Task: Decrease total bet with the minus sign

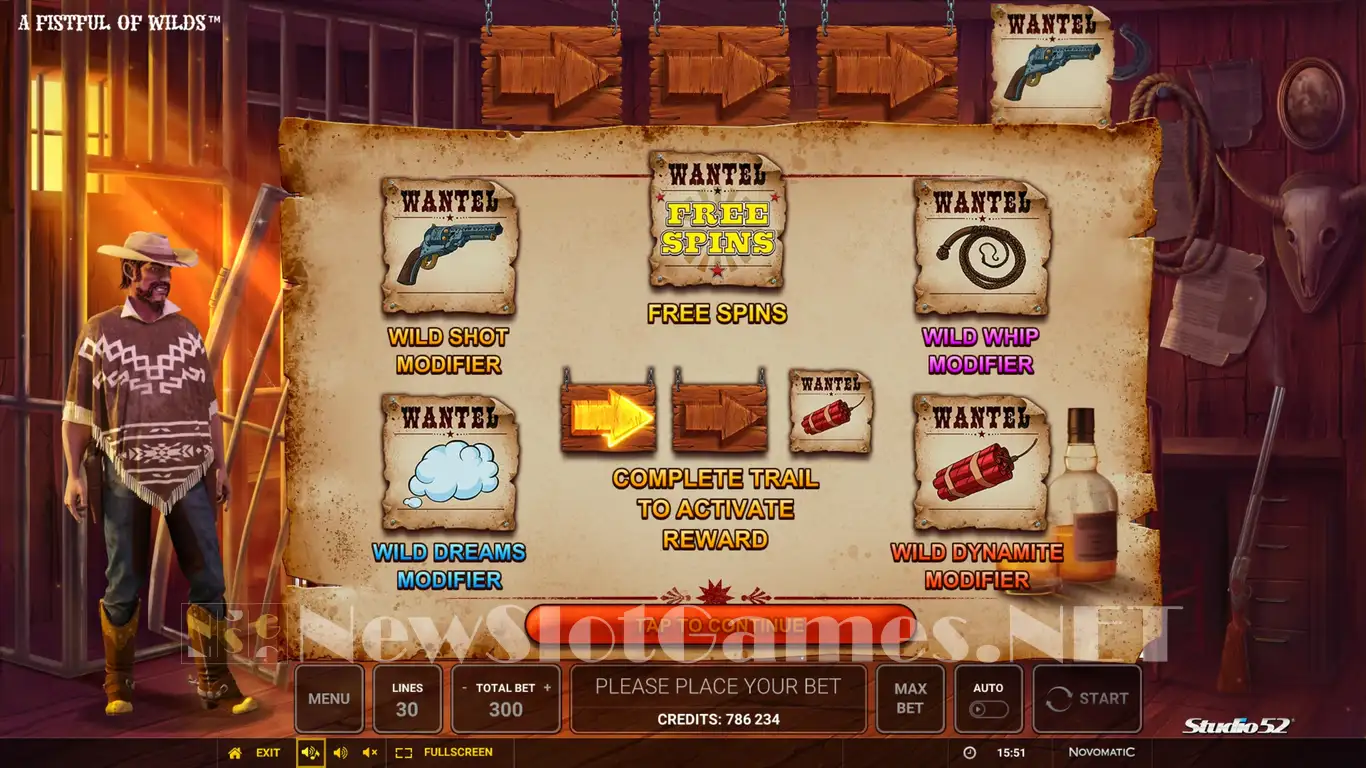Action: (464, 688)
